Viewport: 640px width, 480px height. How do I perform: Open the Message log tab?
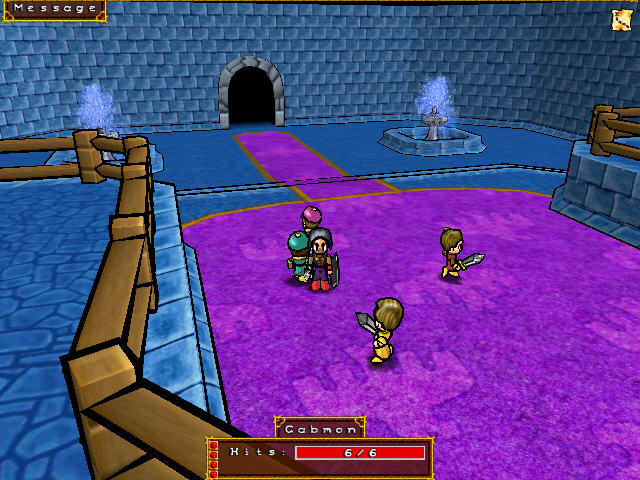point(53,9)
